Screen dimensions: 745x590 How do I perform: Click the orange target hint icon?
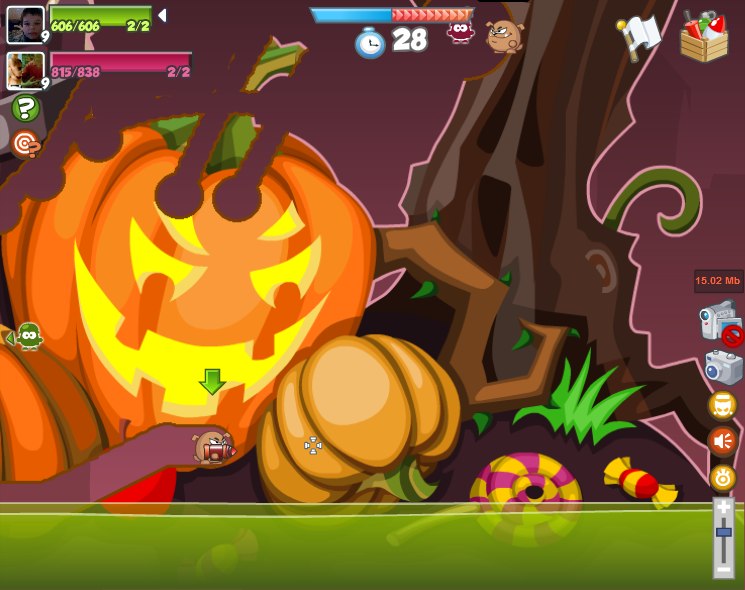25,145
